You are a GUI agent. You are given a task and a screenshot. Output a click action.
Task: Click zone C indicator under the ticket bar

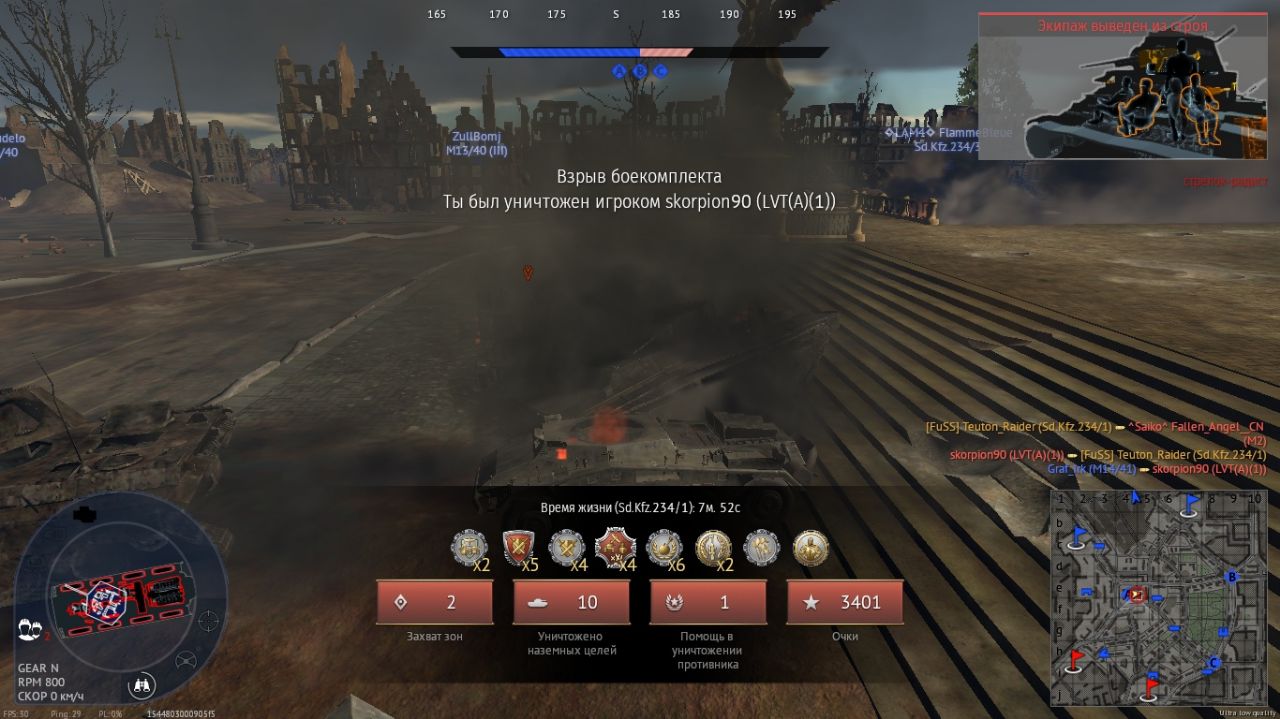[660, 71]
